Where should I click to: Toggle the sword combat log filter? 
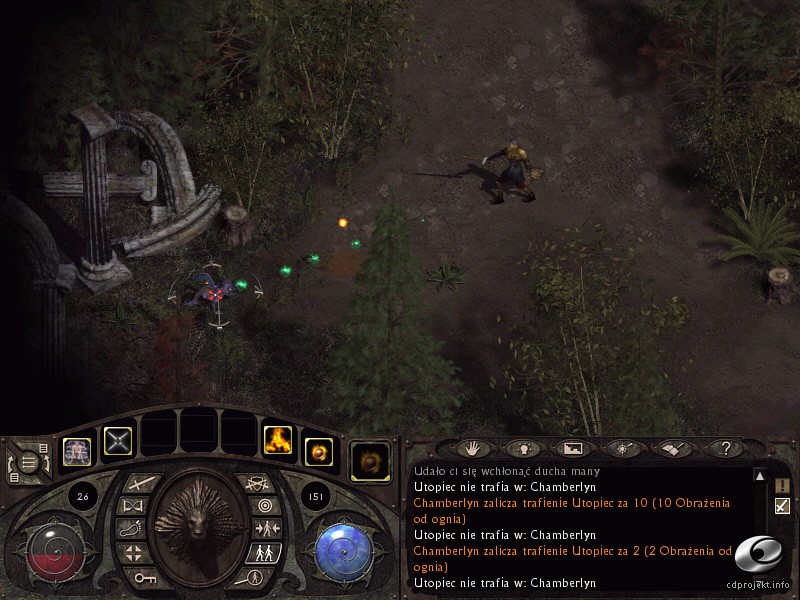[782, 506]
